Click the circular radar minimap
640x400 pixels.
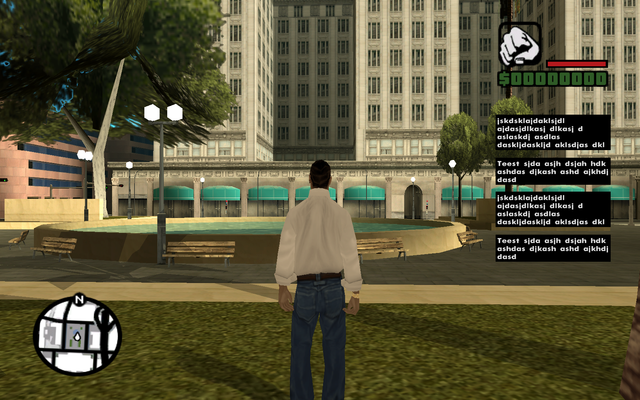coord(77,336)
